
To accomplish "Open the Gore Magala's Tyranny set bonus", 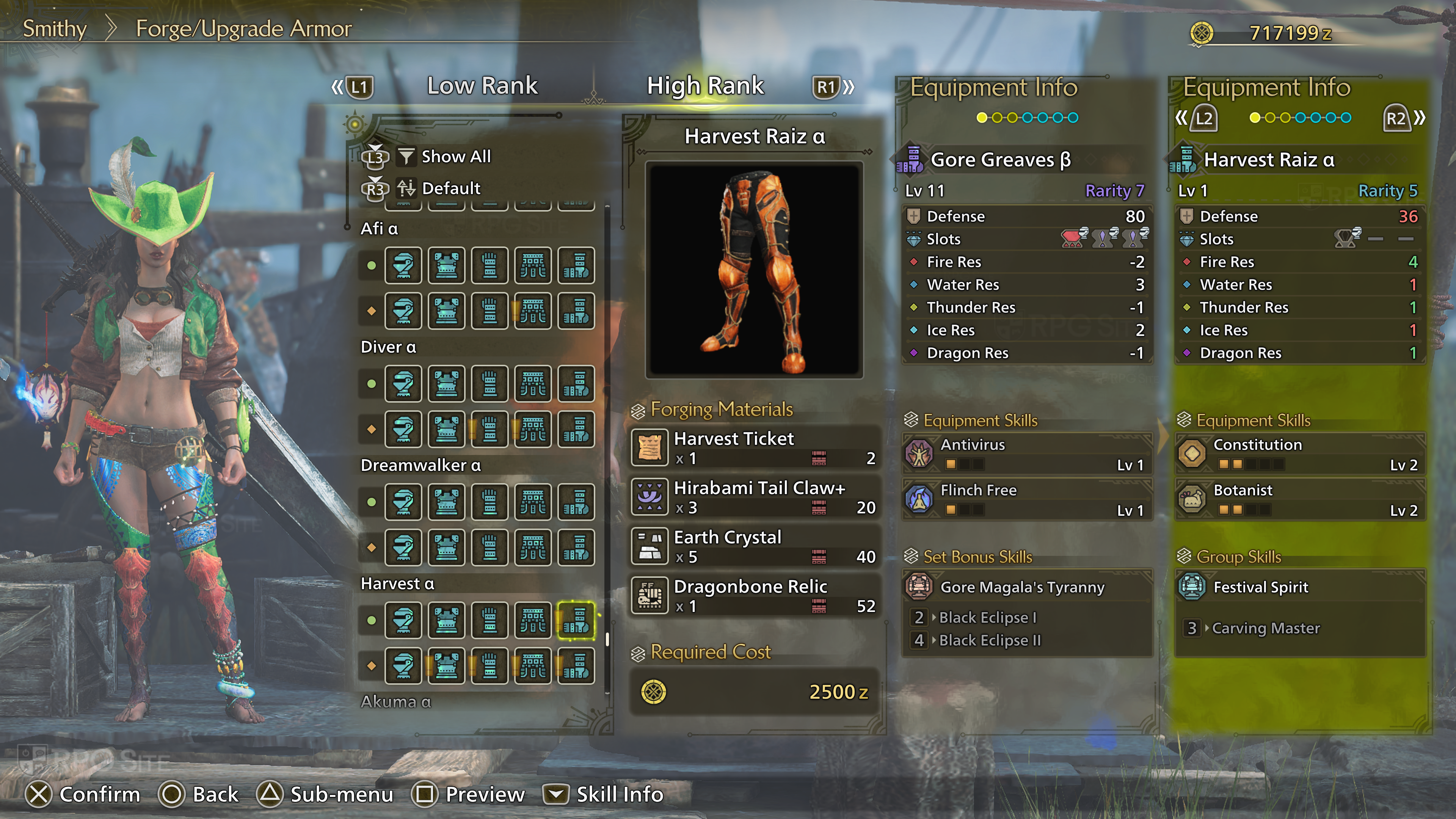I will coord(1022,587).
